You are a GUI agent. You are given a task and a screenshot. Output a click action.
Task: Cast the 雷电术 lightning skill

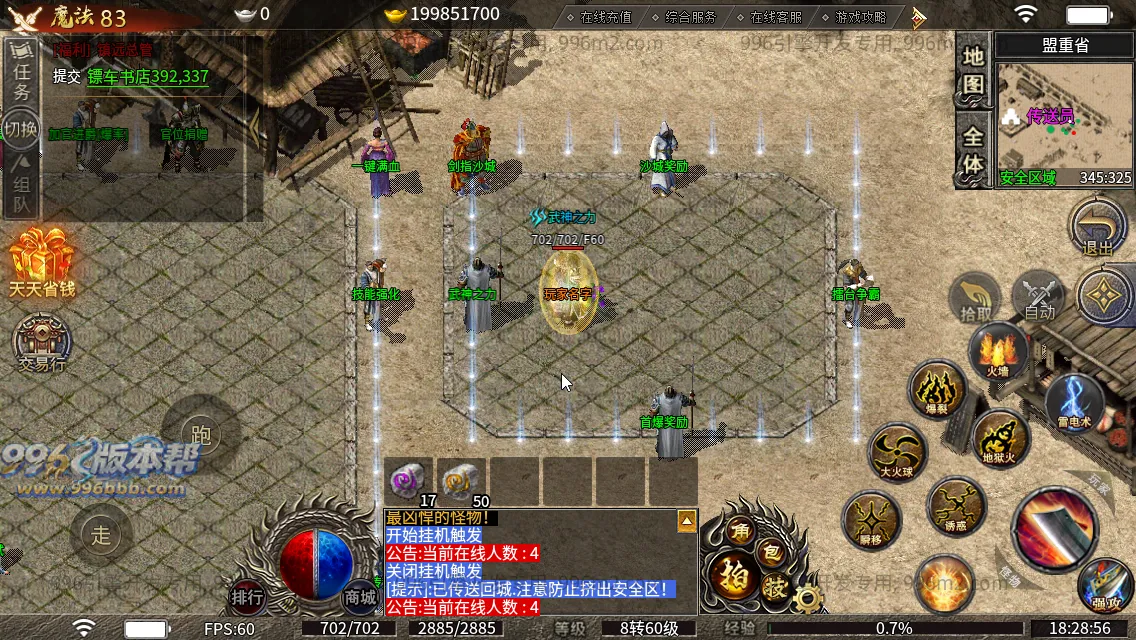(1074, 400)
